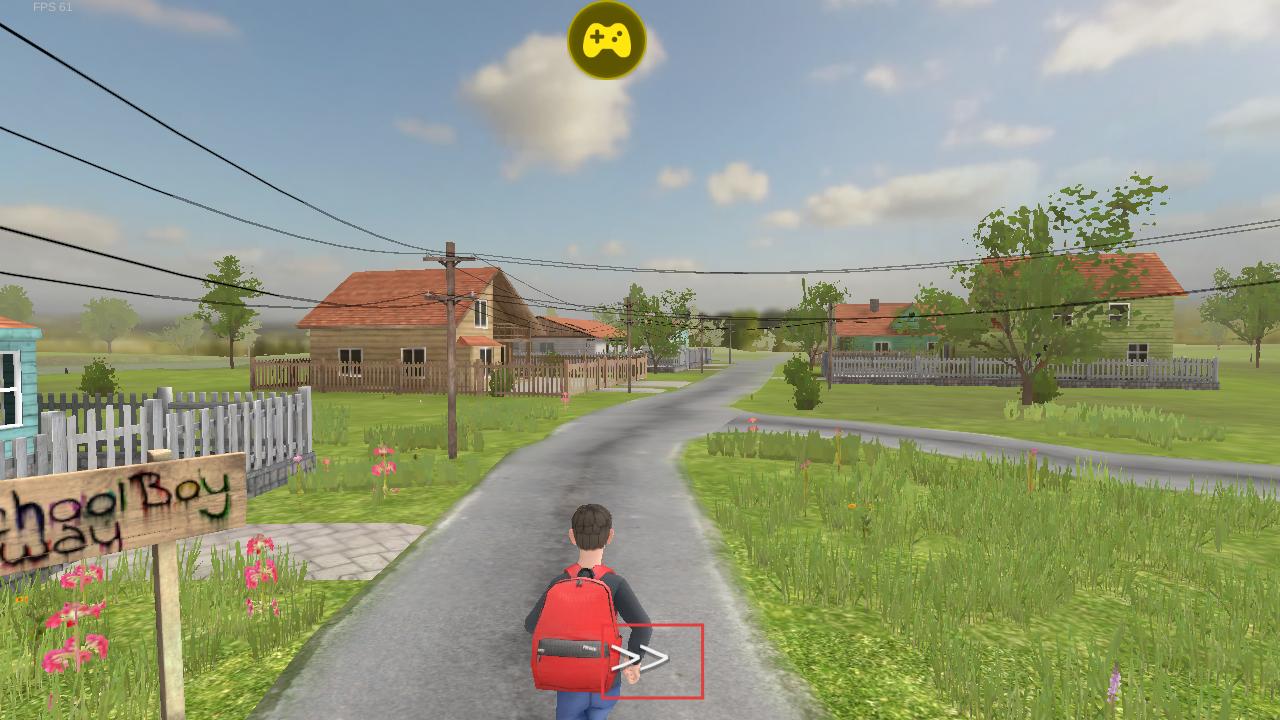Open the yellow gamepad controller menu
Image resolution: width=1280 pixels, height=720 pixels.
click(x=606, y=41)
